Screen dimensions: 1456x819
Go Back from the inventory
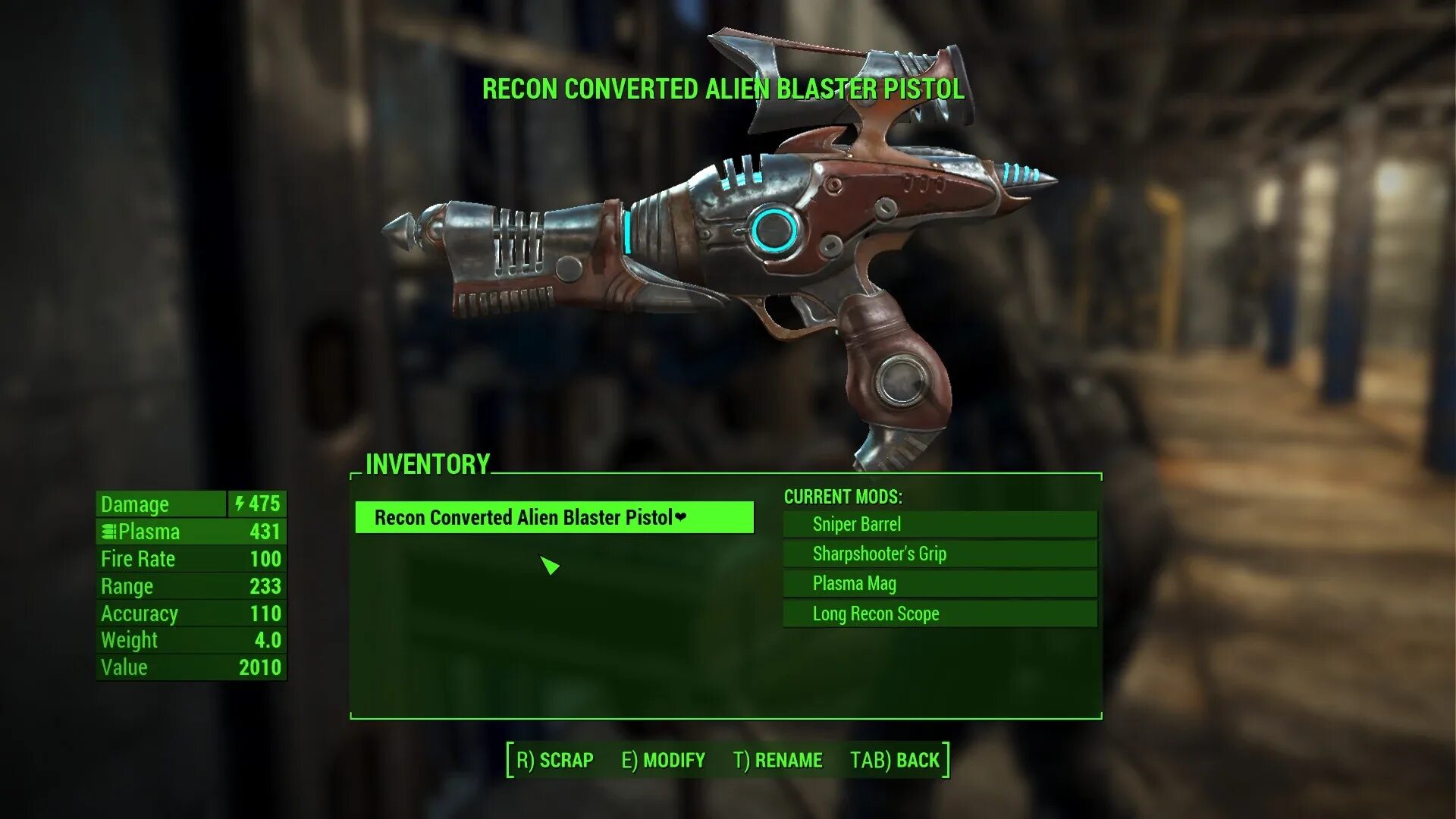click(x=895, y=760)
